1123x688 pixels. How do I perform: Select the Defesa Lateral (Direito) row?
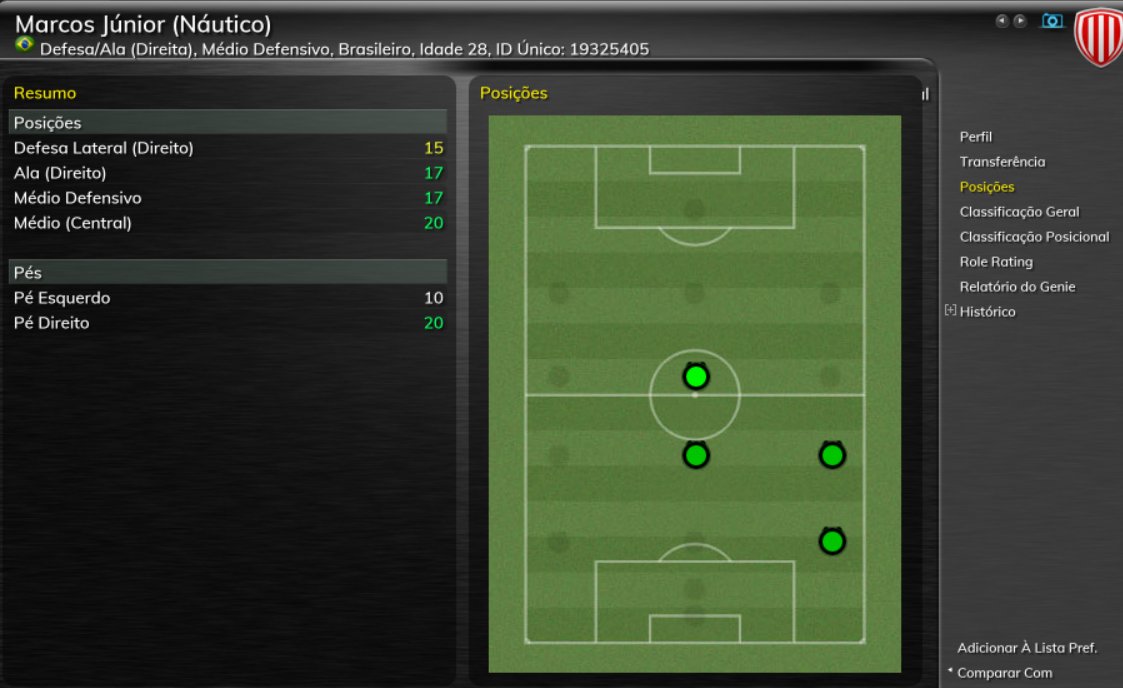[x=228, y=148]
